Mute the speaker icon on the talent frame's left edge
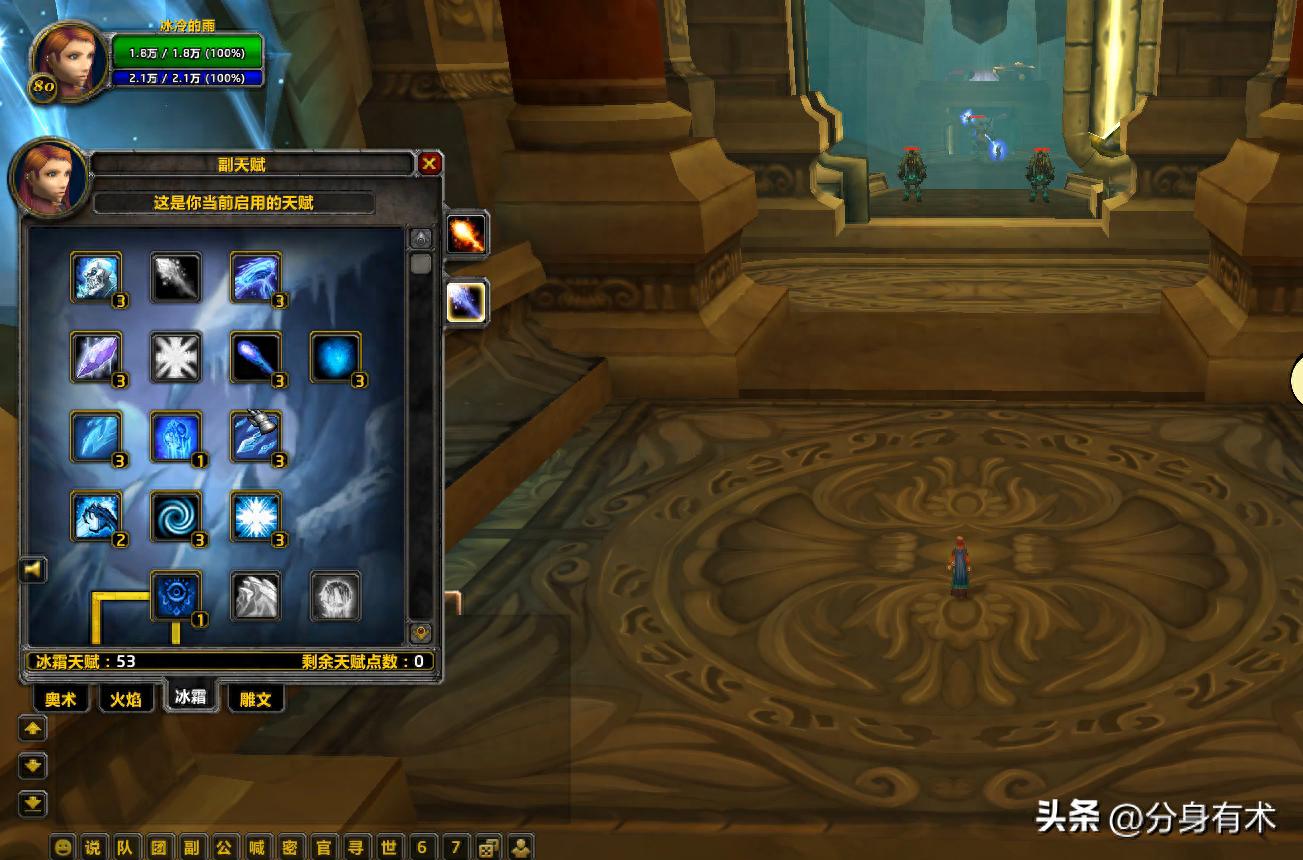The image size is (1303, 860). pos(33,569)
